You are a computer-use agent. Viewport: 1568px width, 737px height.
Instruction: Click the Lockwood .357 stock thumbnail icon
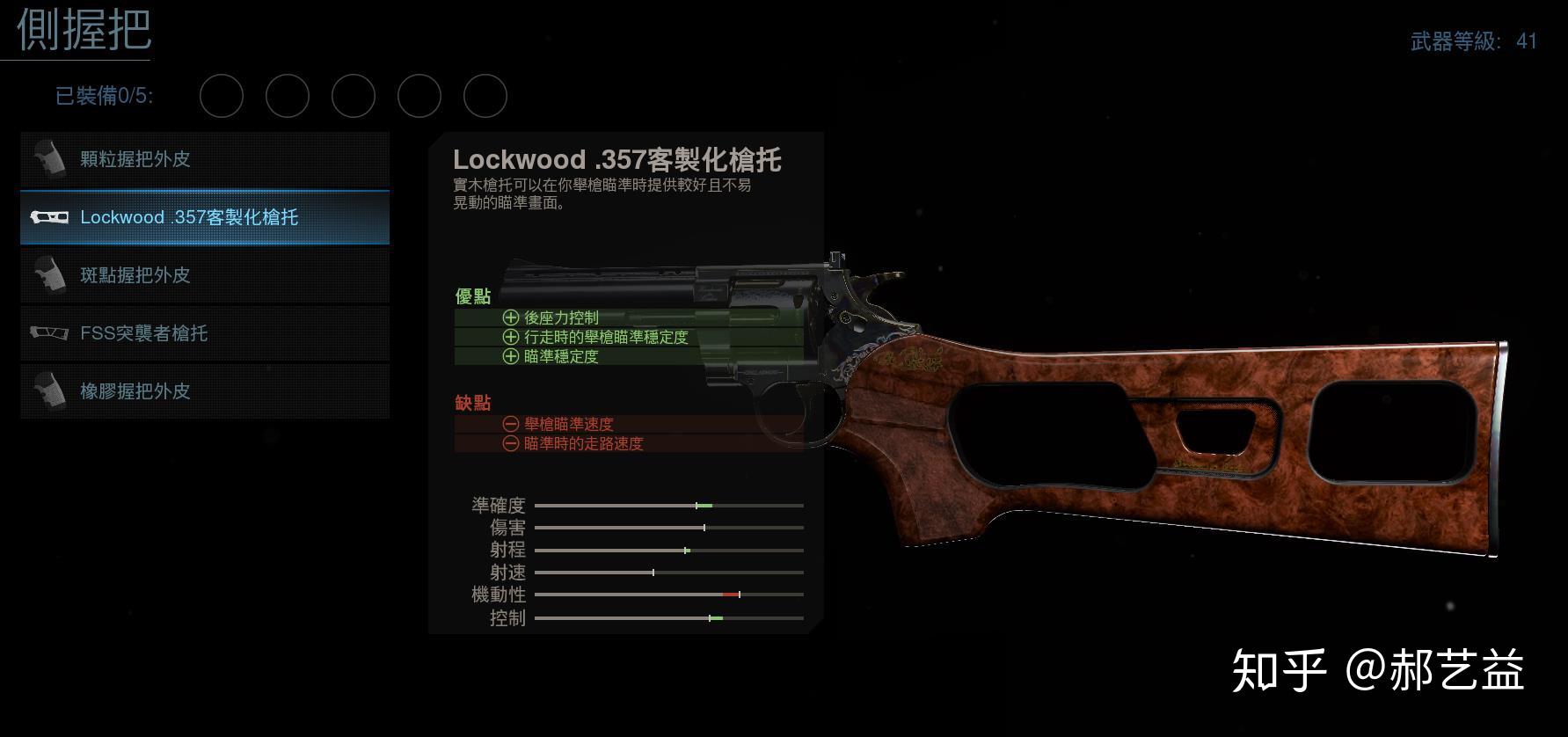coord(51,217)
